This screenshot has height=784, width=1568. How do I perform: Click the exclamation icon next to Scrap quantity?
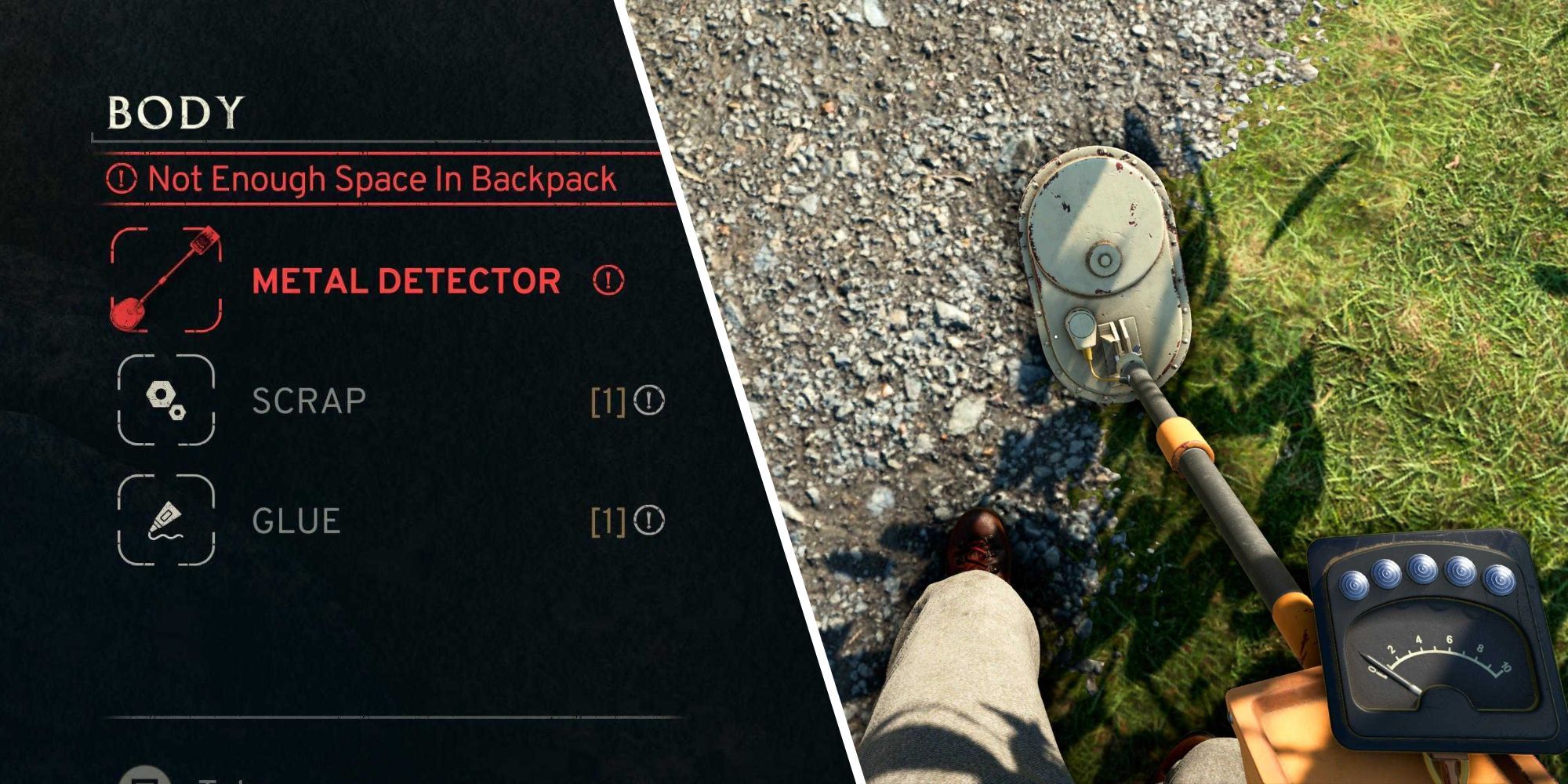[648, 403]
